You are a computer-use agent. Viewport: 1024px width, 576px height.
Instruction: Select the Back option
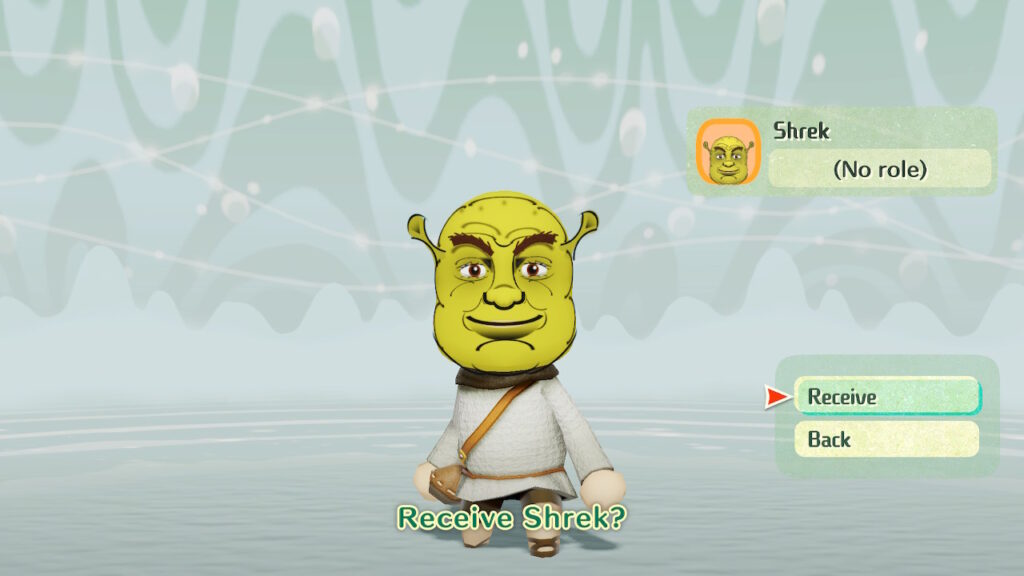click(x=886, y=439)
